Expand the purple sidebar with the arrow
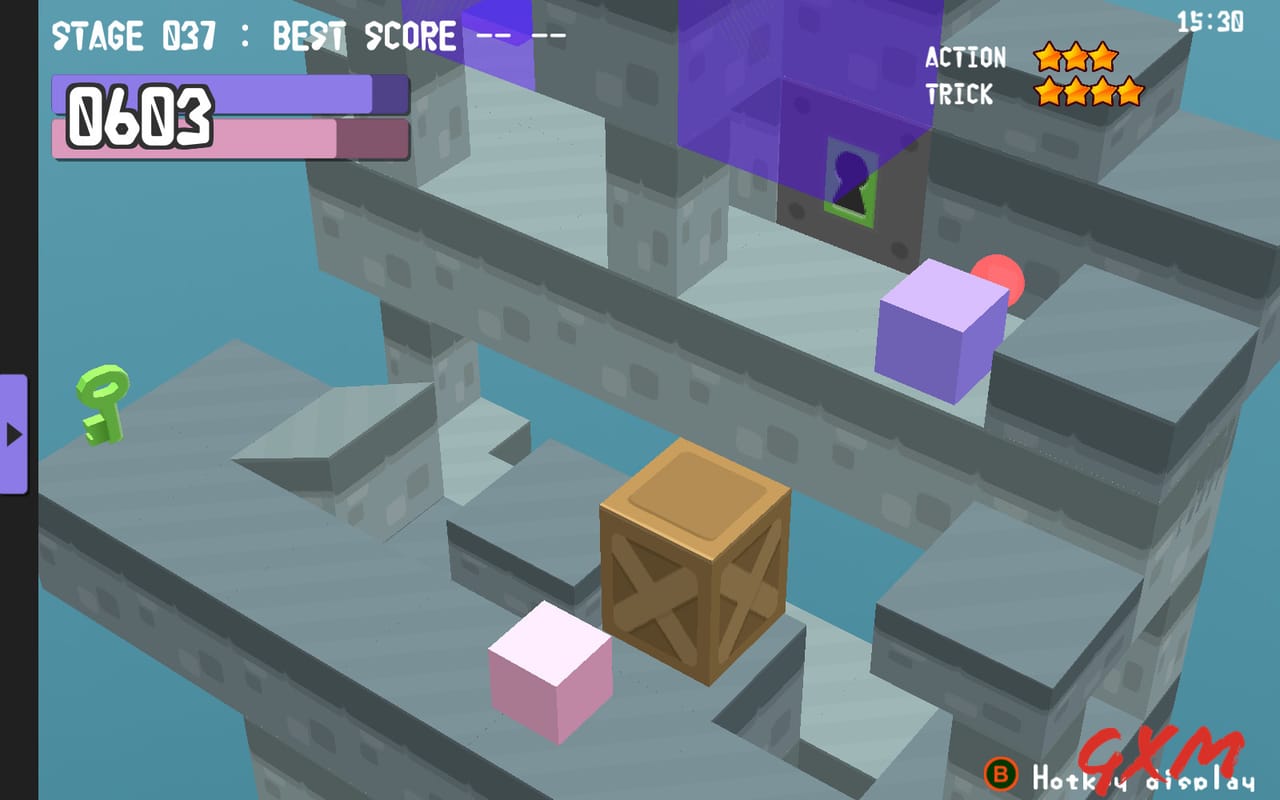 (x=14, y=435)
